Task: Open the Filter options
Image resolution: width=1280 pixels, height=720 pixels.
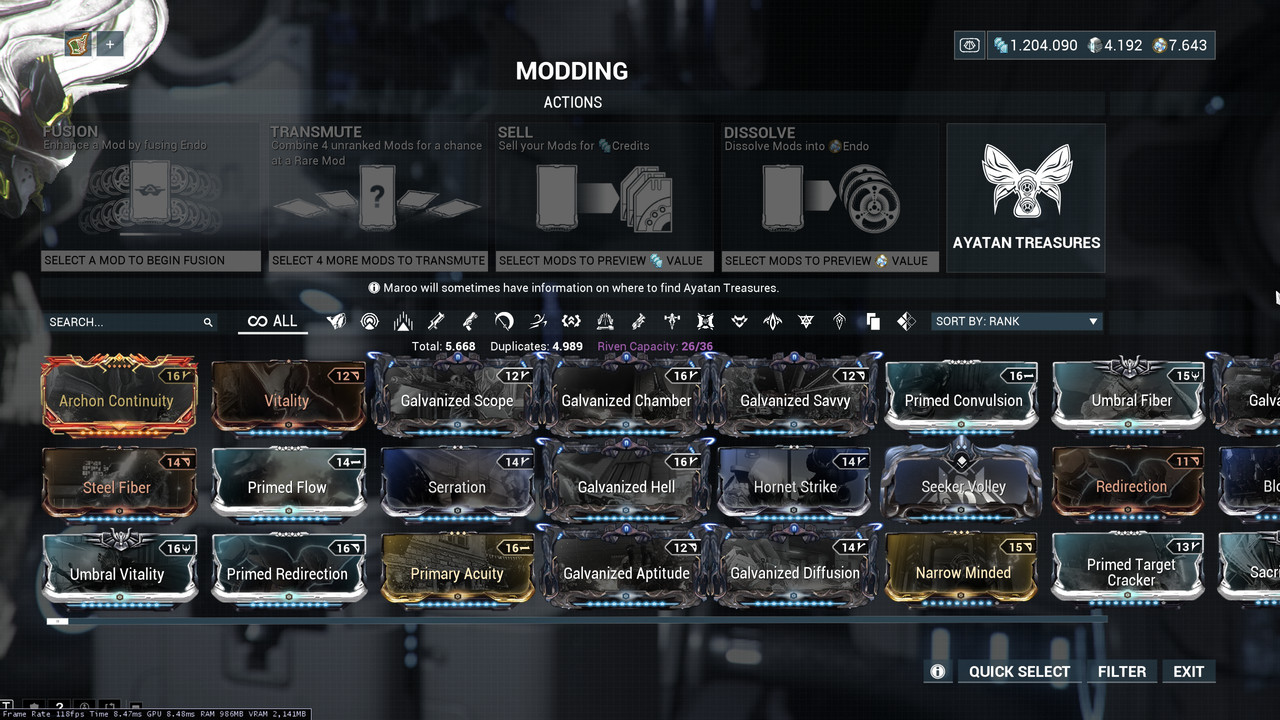Action: (x=1121, y=672)
